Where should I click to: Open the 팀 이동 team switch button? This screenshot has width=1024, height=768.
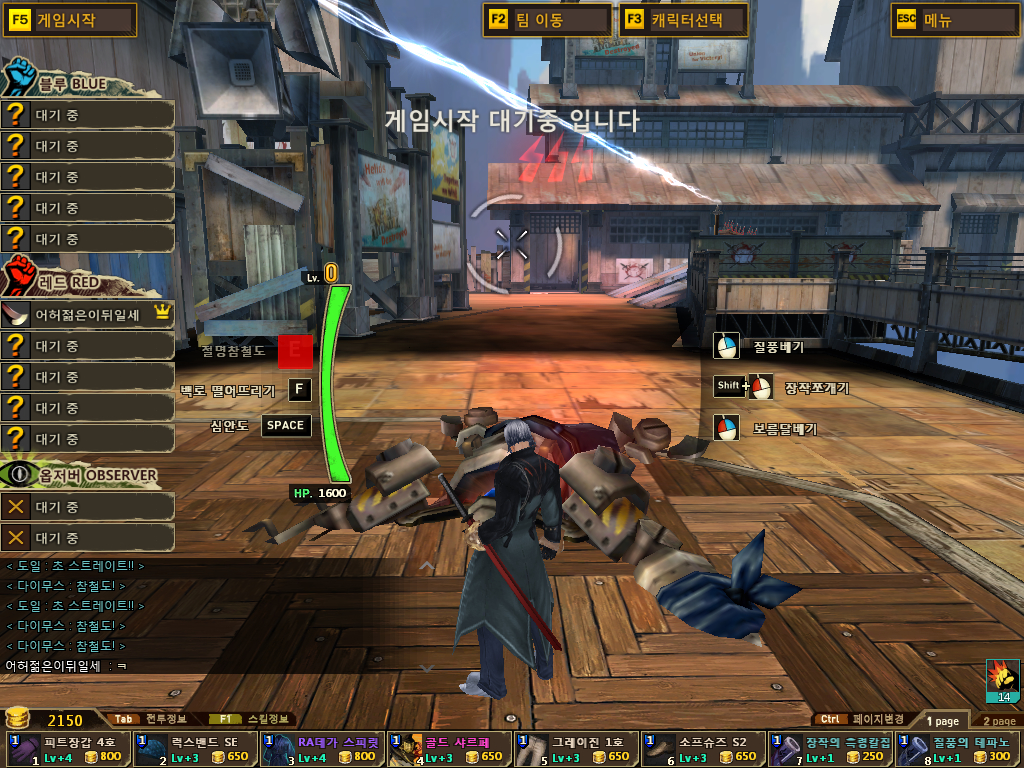pyautogui.click(x=547, y=19)
